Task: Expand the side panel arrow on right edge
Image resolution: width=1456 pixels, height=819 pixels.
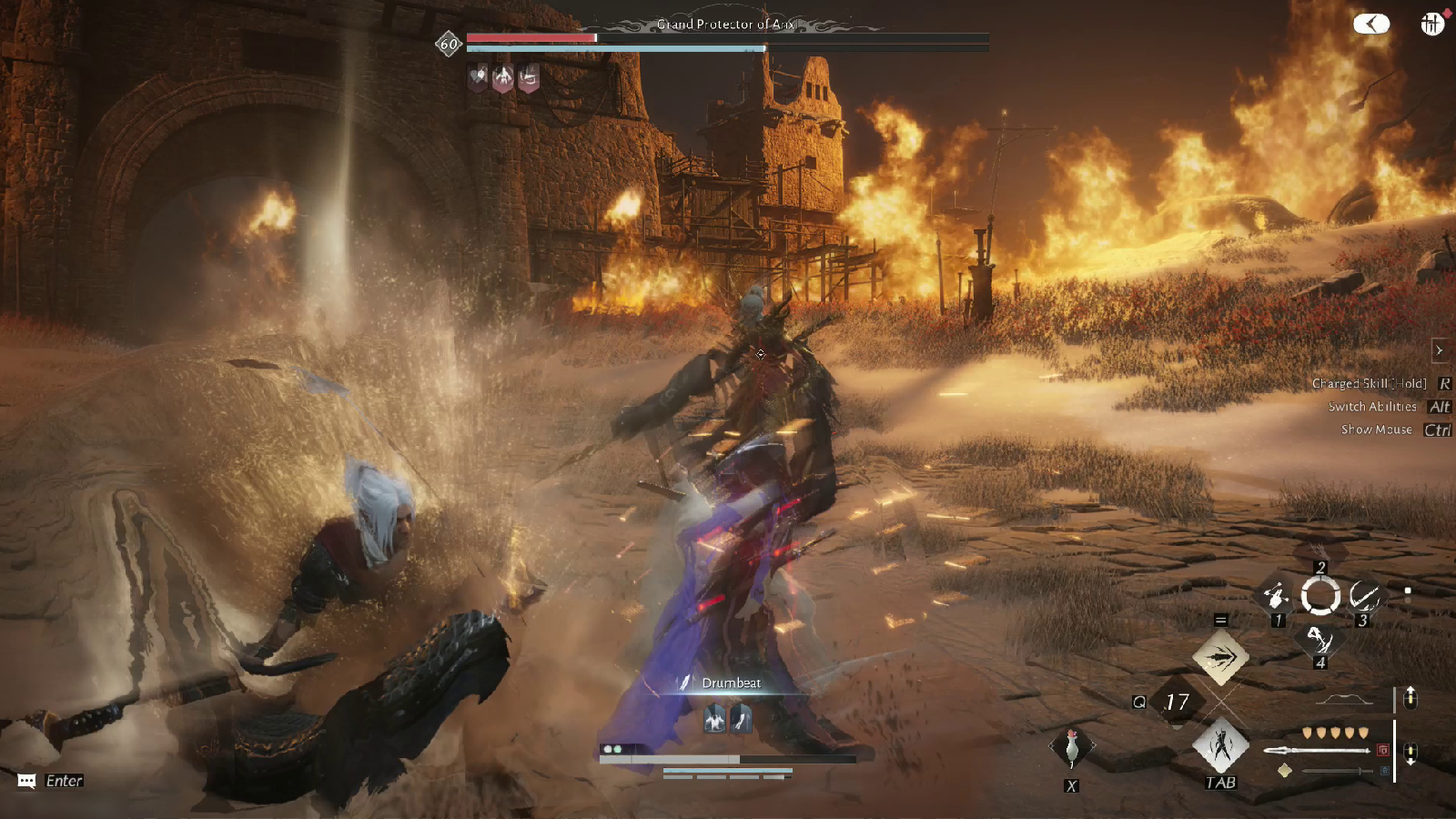Action: [1439, 350]
